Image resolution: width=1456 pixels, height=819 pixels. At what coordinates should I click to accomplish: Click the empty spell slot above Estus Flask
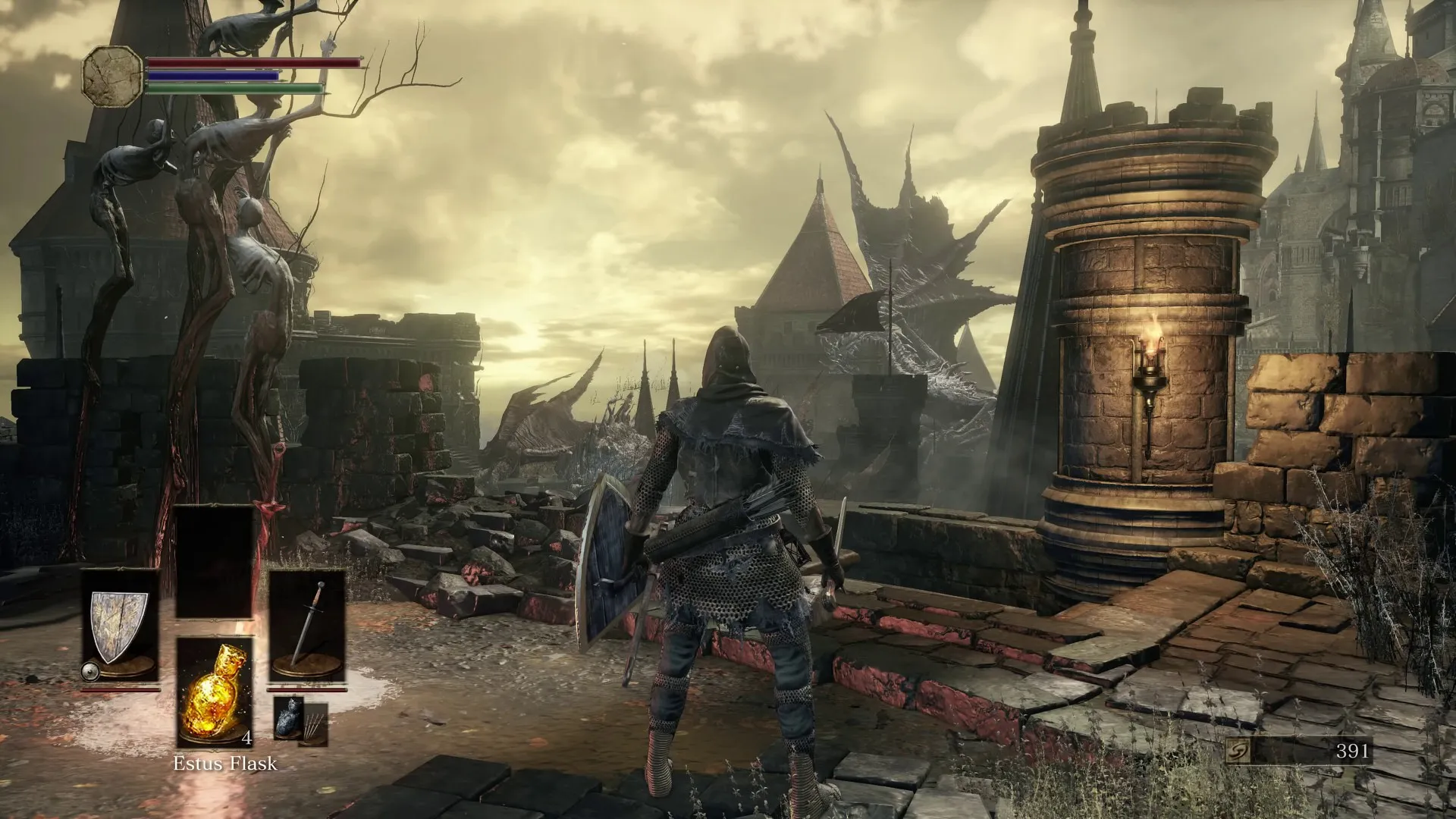[x=215, y=563]
